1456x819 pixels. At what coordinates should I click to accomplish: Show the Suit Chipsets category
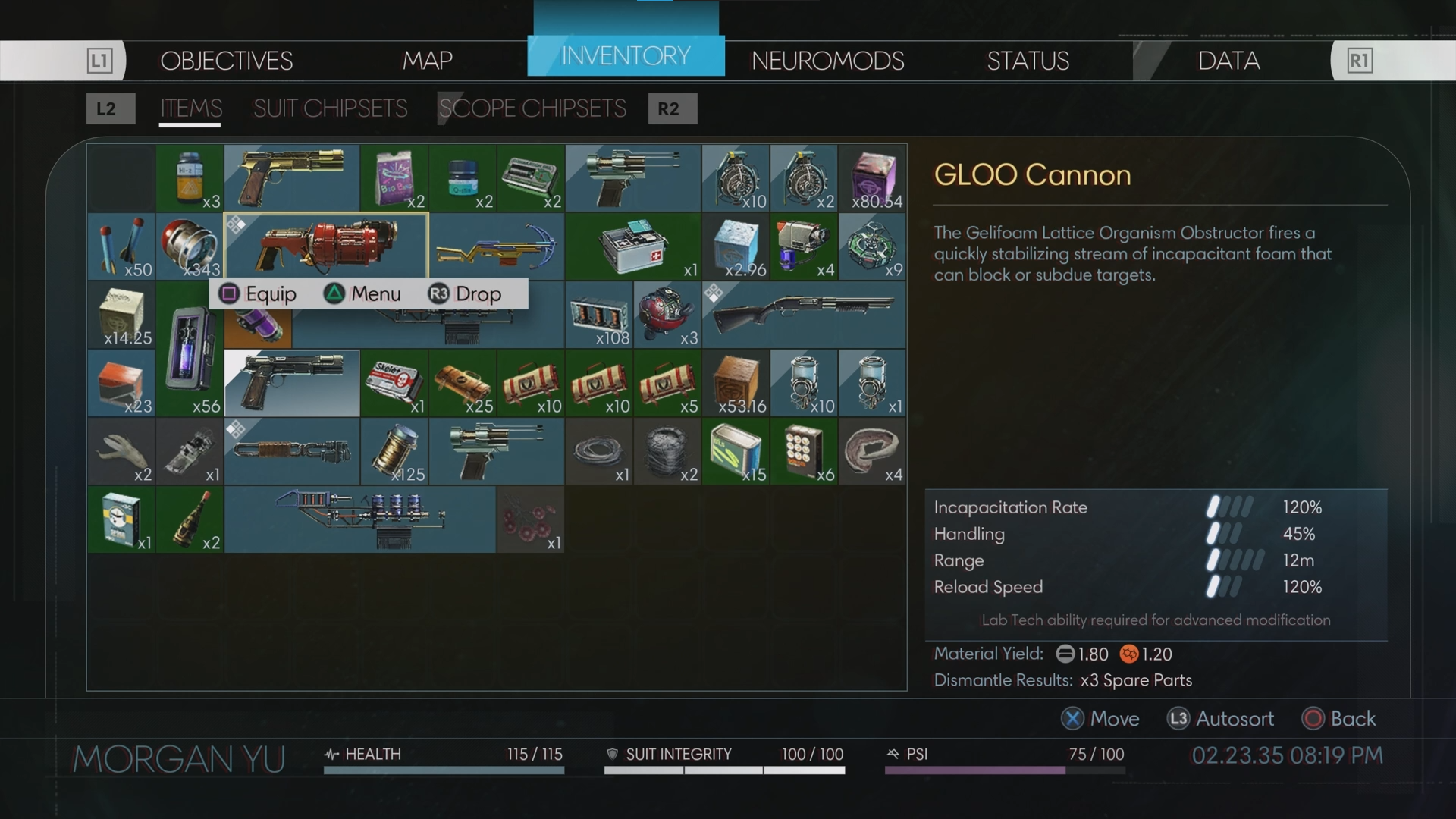330,108
